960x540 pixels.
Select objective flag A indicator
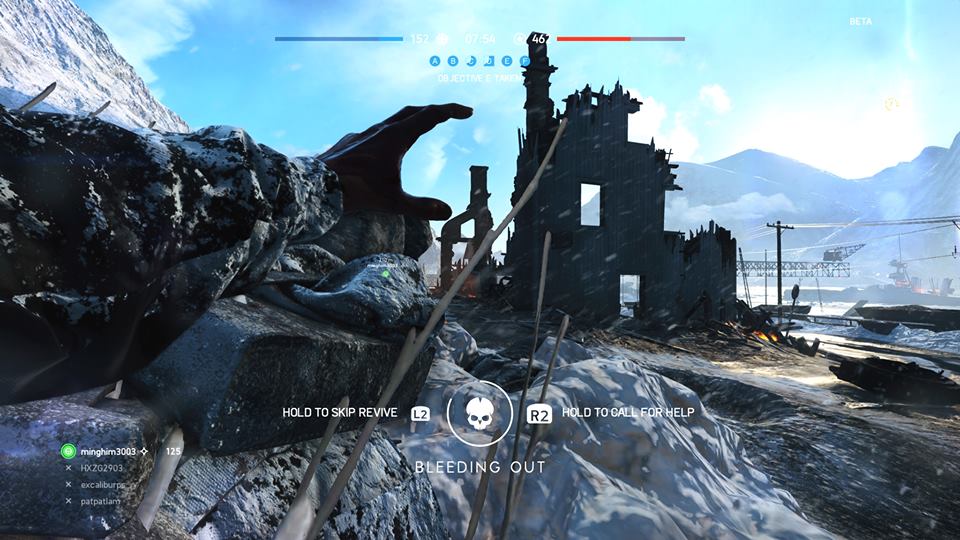[x=435, y=61]
